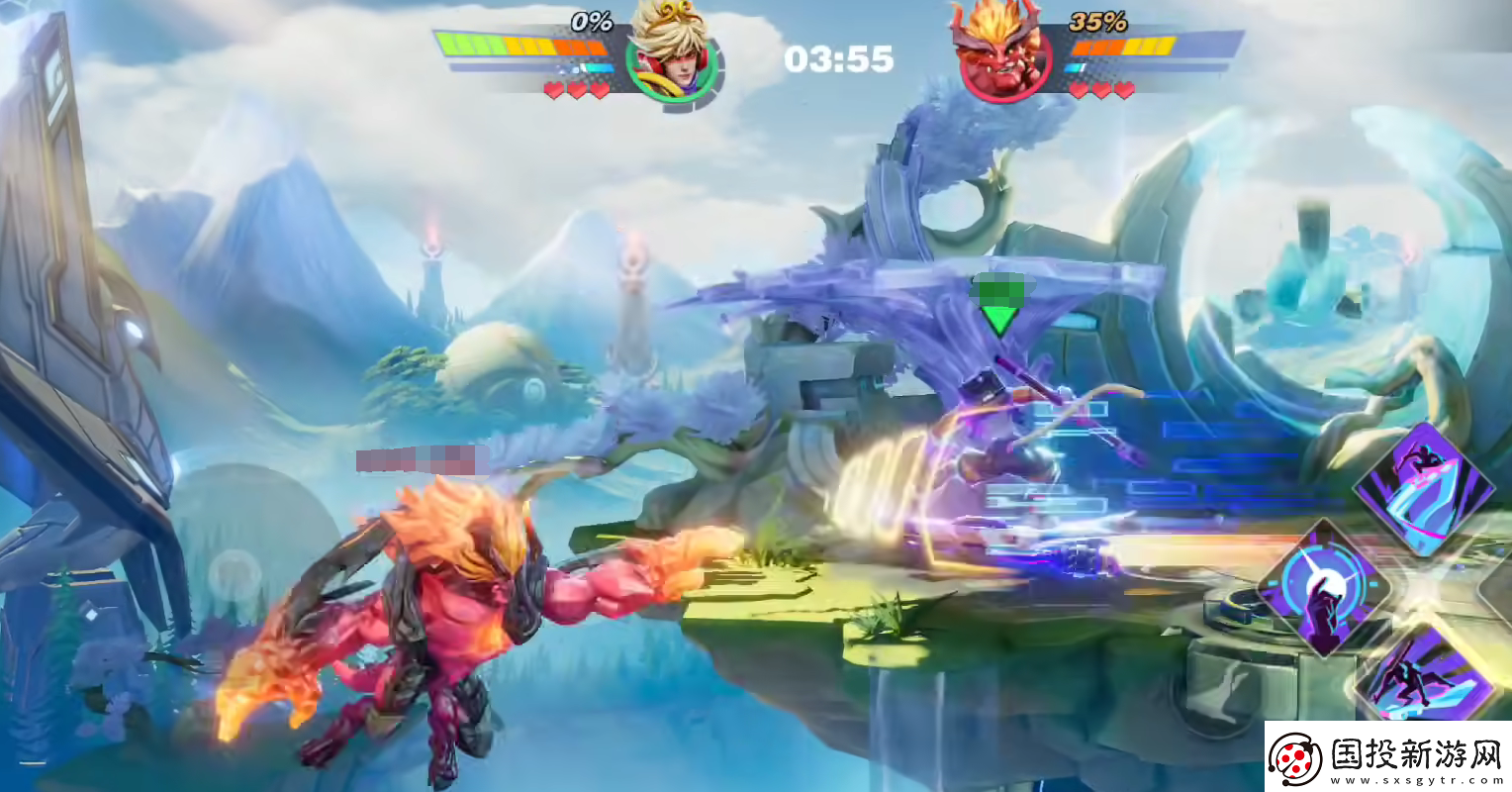Open the 国投新游网 watermark logo
The image size is (1512, 792).
click(1387, 757)
